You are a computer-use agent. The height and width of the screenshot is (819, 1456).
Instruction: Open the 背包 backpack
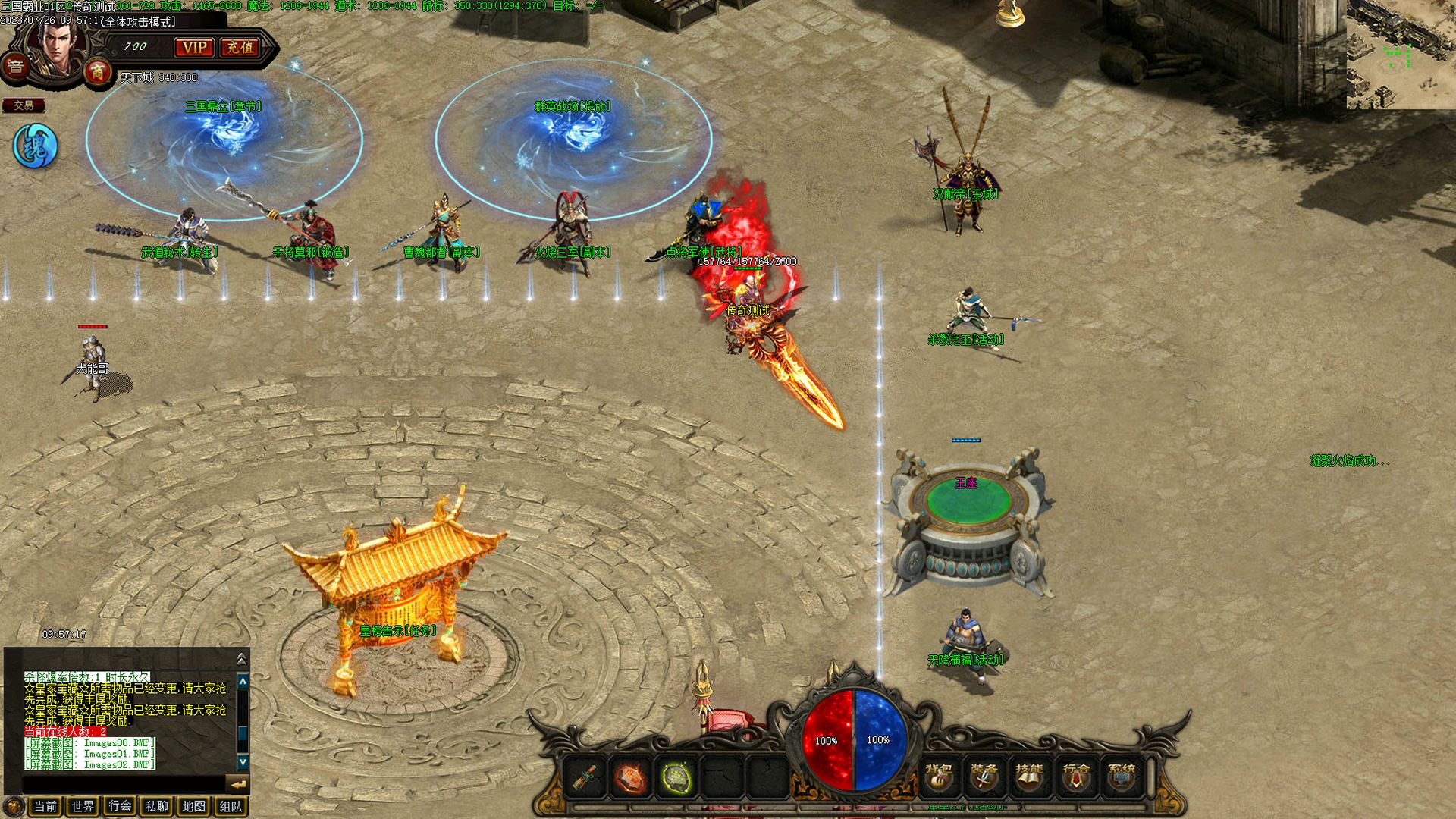pyautogui.click(x=939, y=777)
